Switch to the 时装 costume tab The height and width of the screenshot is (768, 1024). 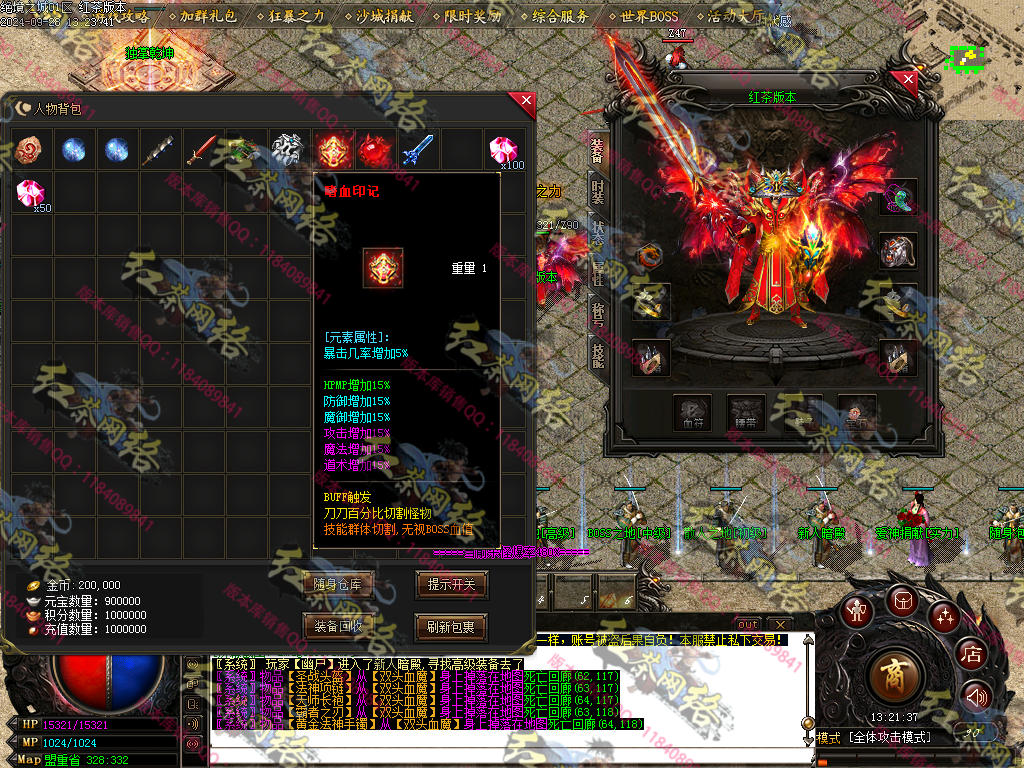[597, 190]
